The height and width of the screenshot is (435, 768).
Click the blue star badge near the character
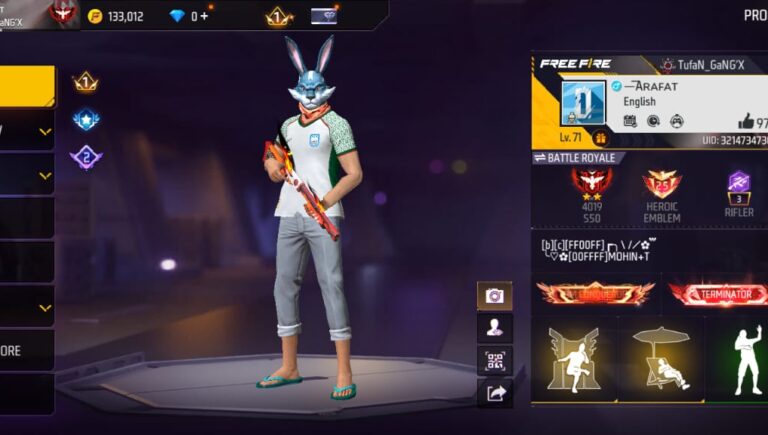pos(86,120)
